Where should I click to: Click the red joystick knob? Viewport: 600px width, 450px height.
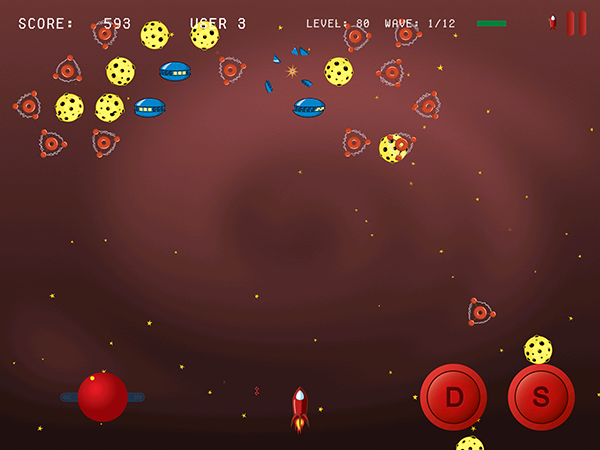pyautogui.click(x=102, y=397)
